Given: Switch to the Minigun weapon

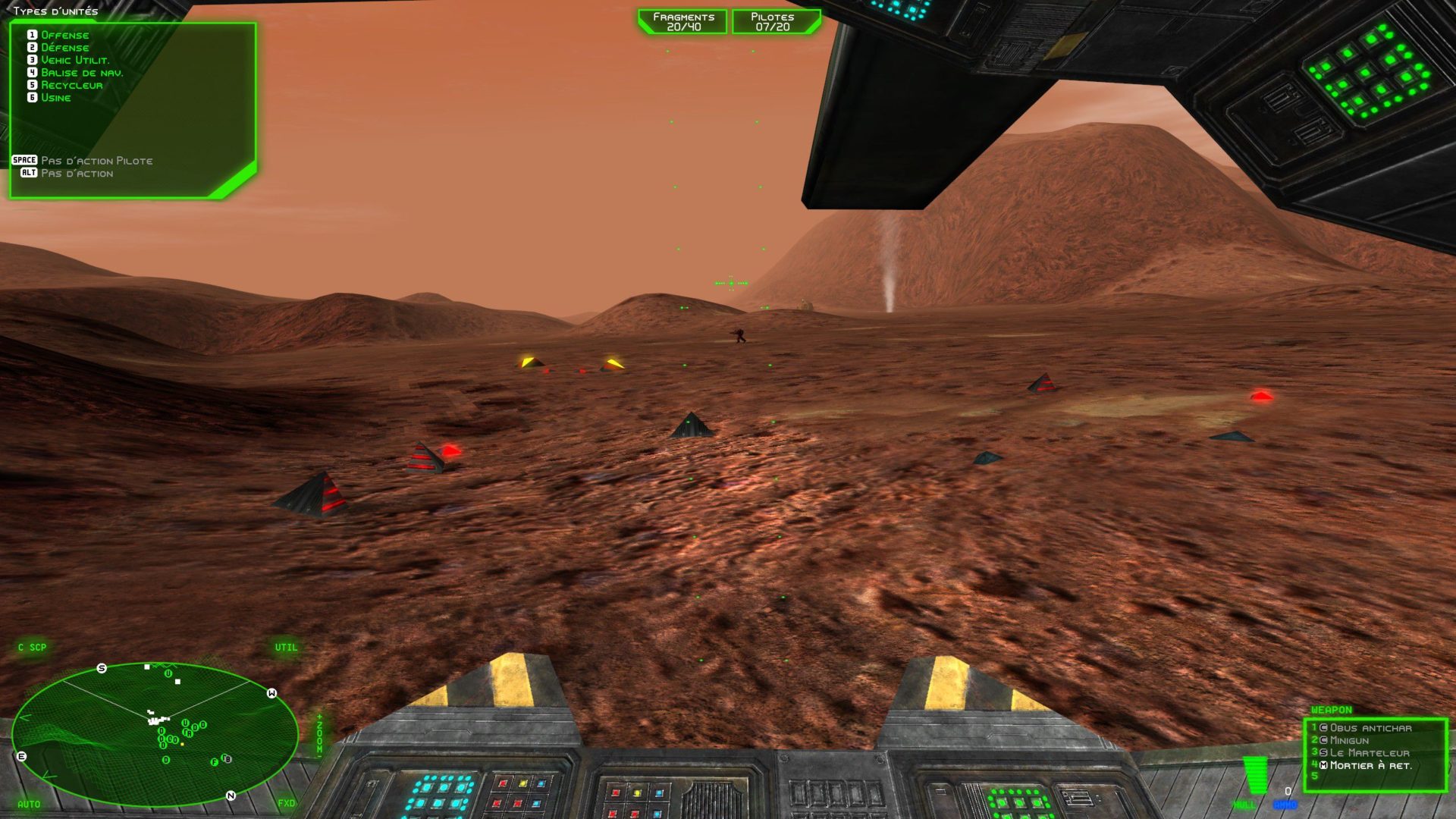Looking at the screenshot, I should point(1349,740).
